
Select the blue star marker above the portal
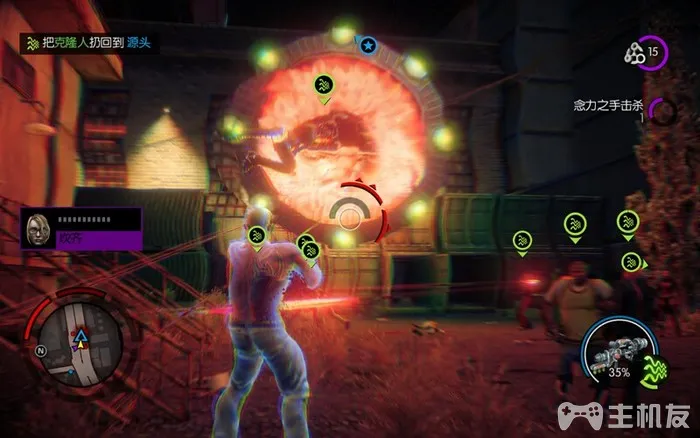tap(367, 45)
